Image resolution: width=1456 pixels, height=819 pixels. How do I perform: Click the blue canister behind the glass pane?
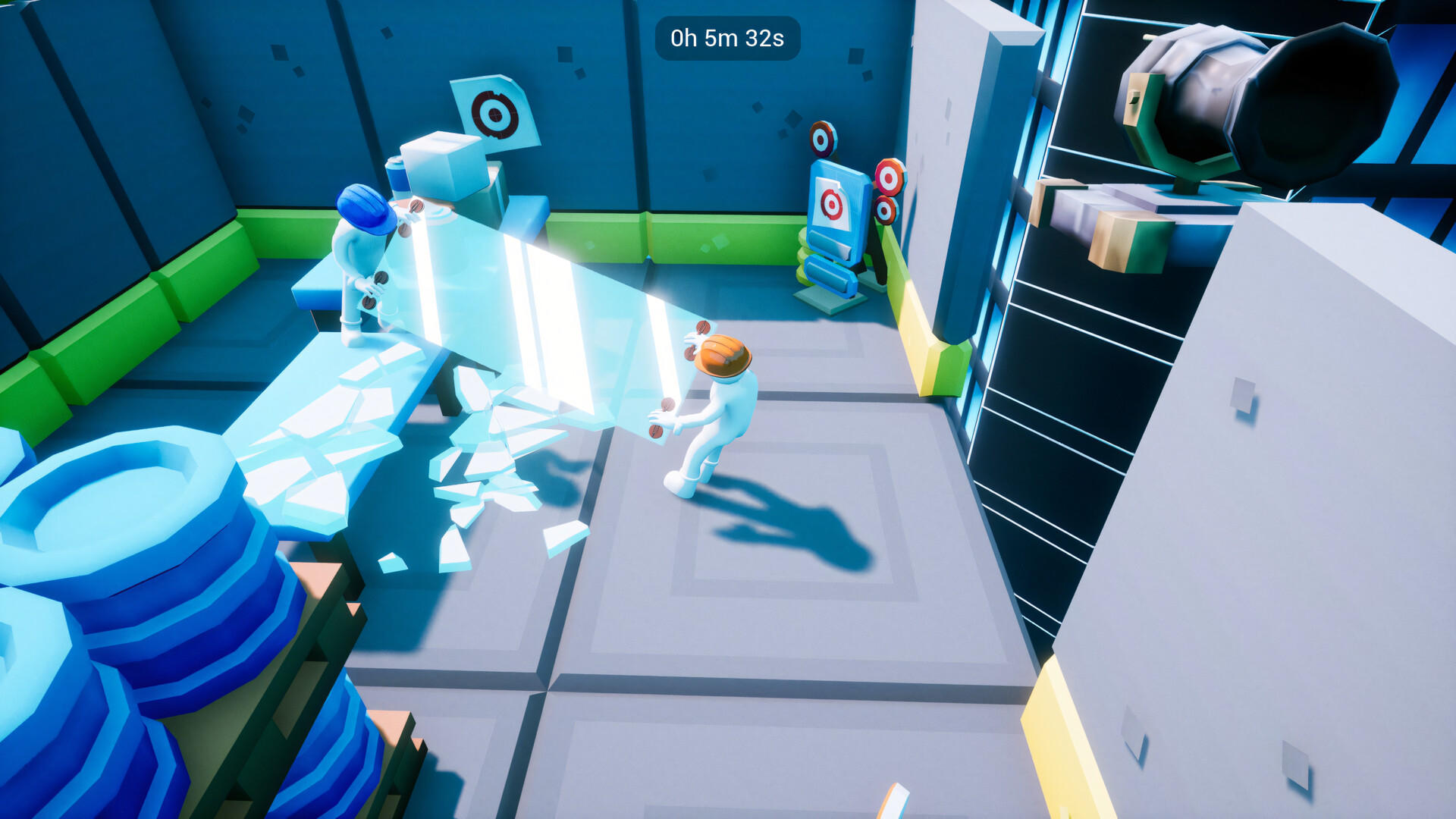(x=398, y=178)
